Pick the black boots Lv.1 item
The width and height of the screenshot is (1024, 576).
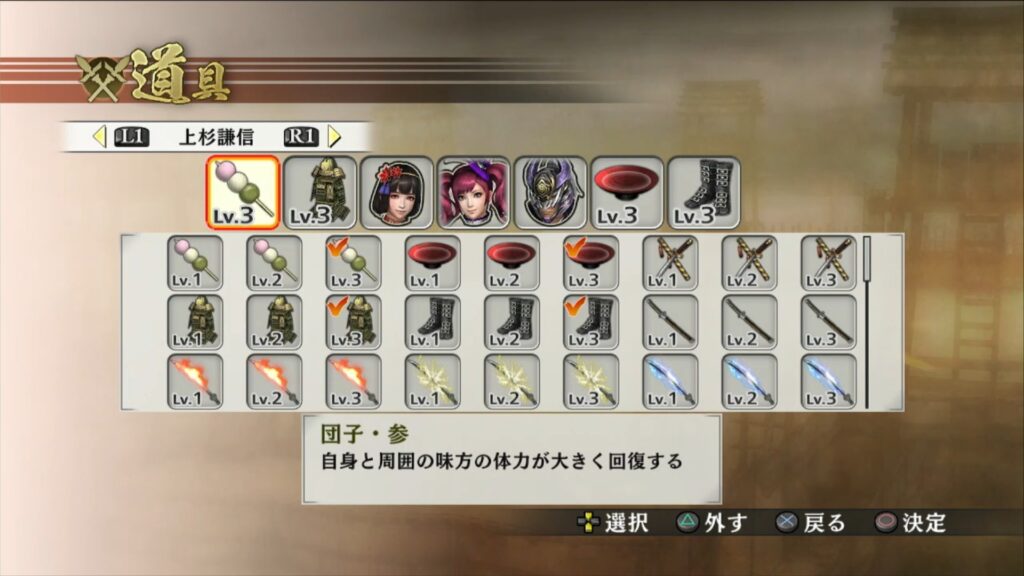click(x=432, y=322)
